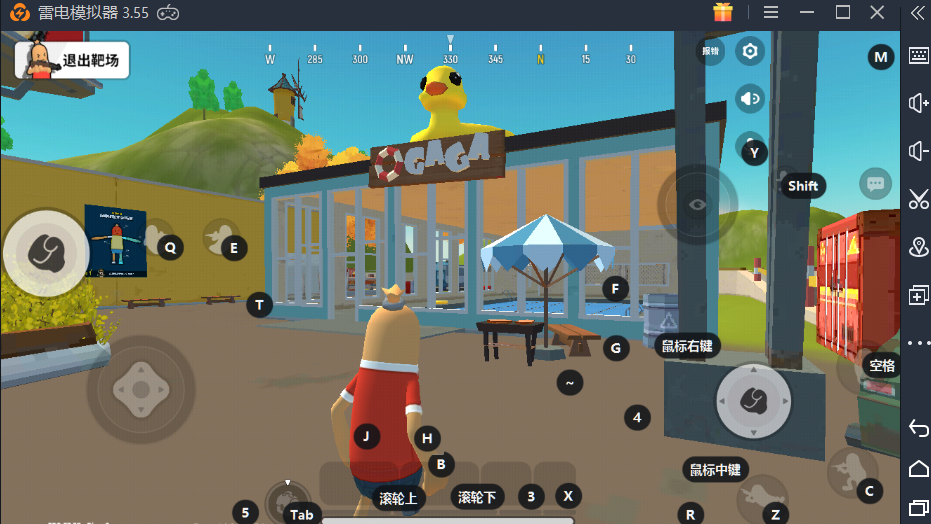Image resolution: width=931 pixels, height=524 pixels.
Task: Tap the movement joystick pad
Action: click(141, 389)
